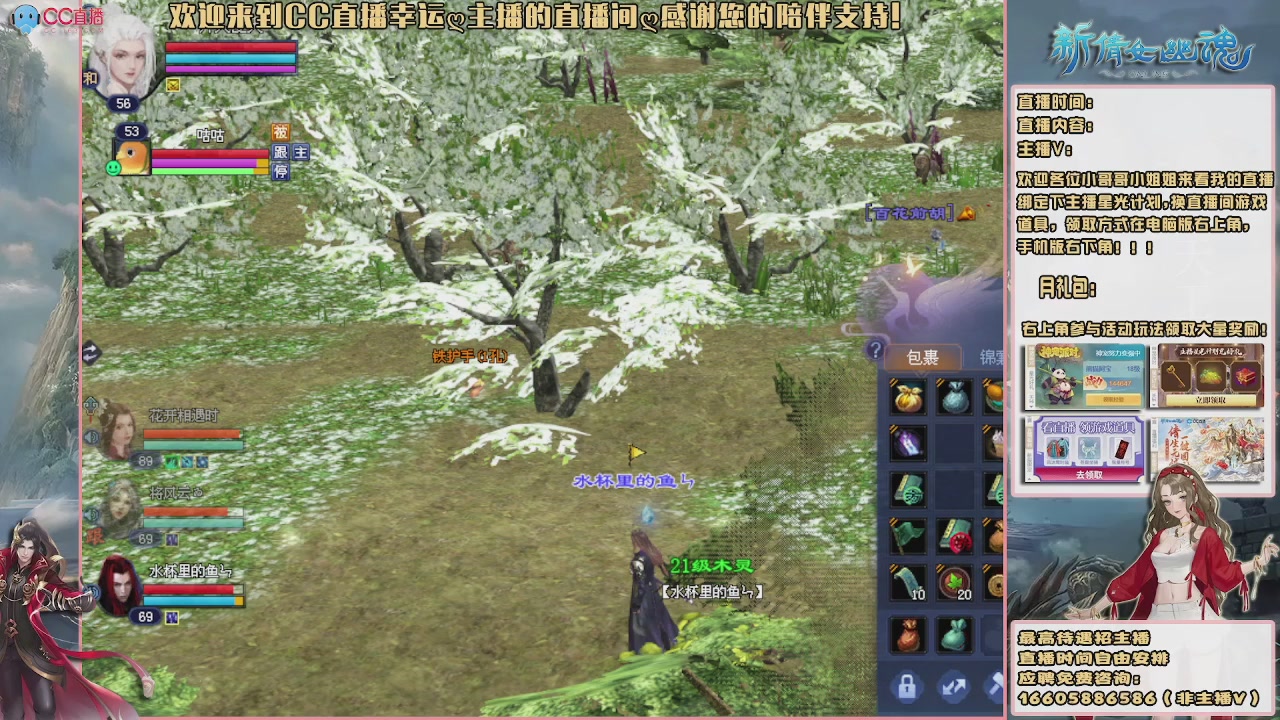The image size is (1280, 720).
Task: Select the stack of 20 leaf coins
Action: (954, 580)
